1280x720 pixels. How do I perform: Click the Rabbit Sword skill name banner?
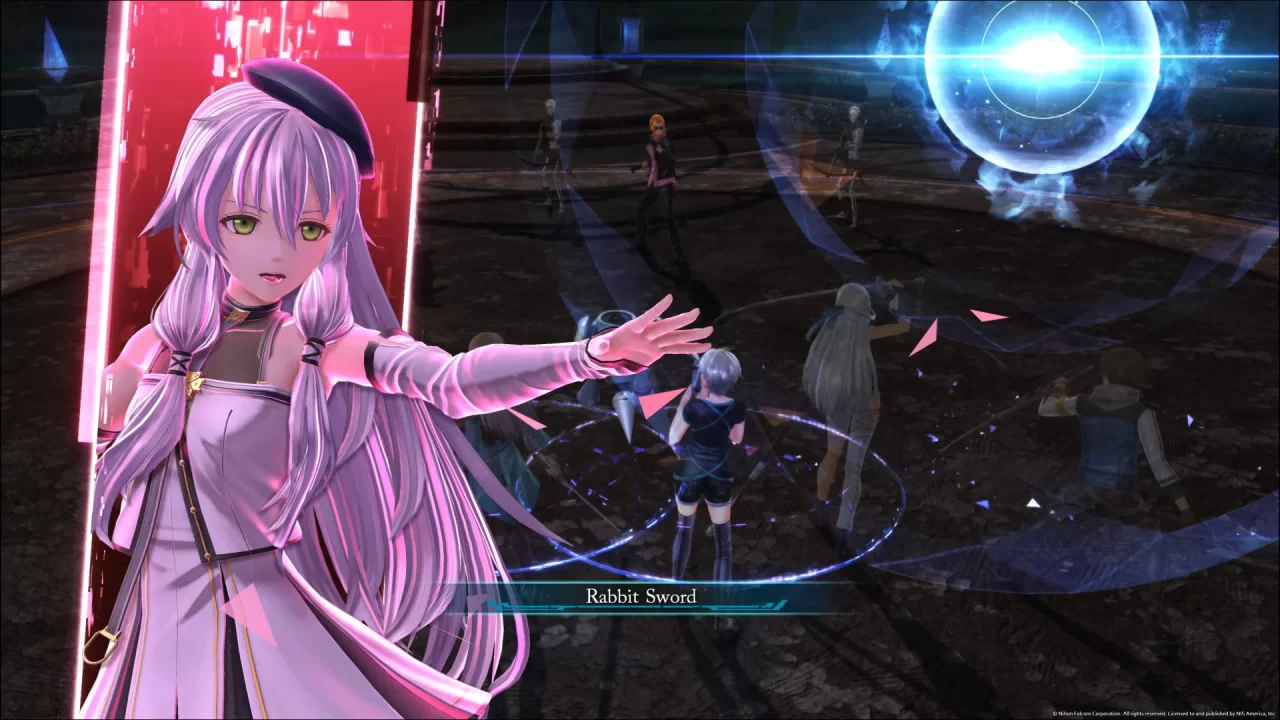point(640,596)
